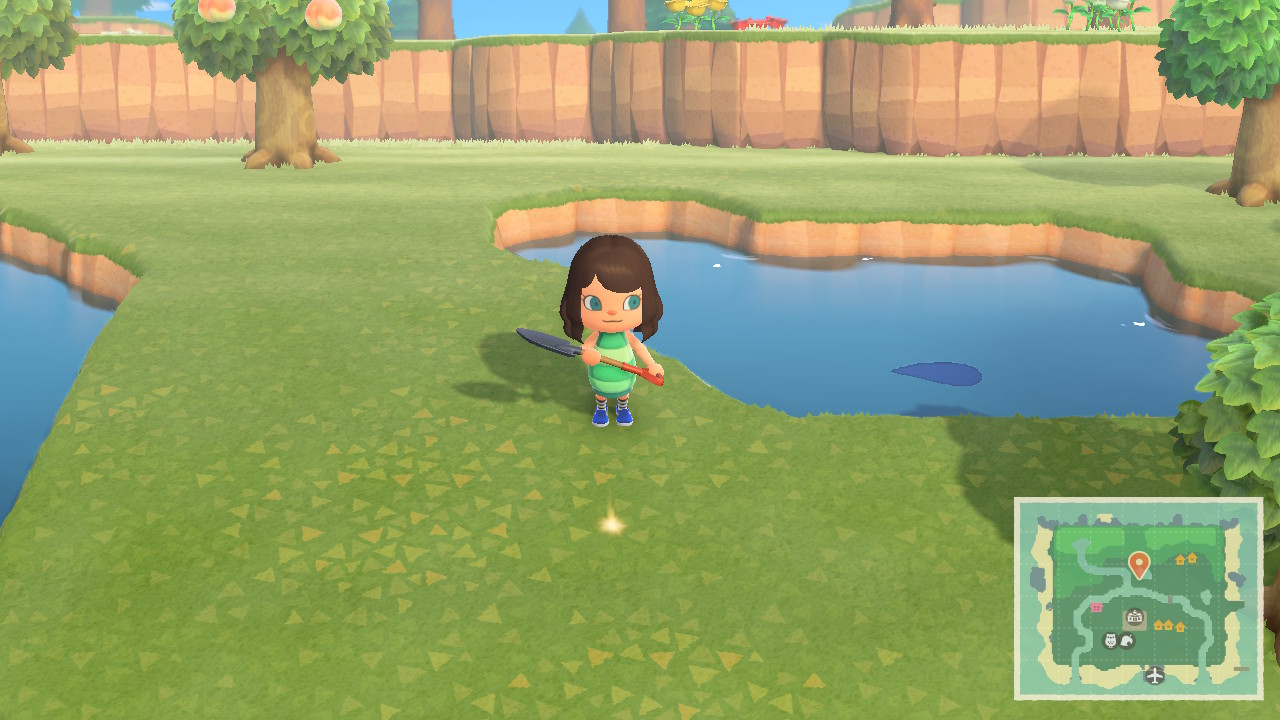Viewport: 1280px width, 720px height.
Task: Choose the Nook's Cranny leaf icon on minimap
Action: point(1127,640)
